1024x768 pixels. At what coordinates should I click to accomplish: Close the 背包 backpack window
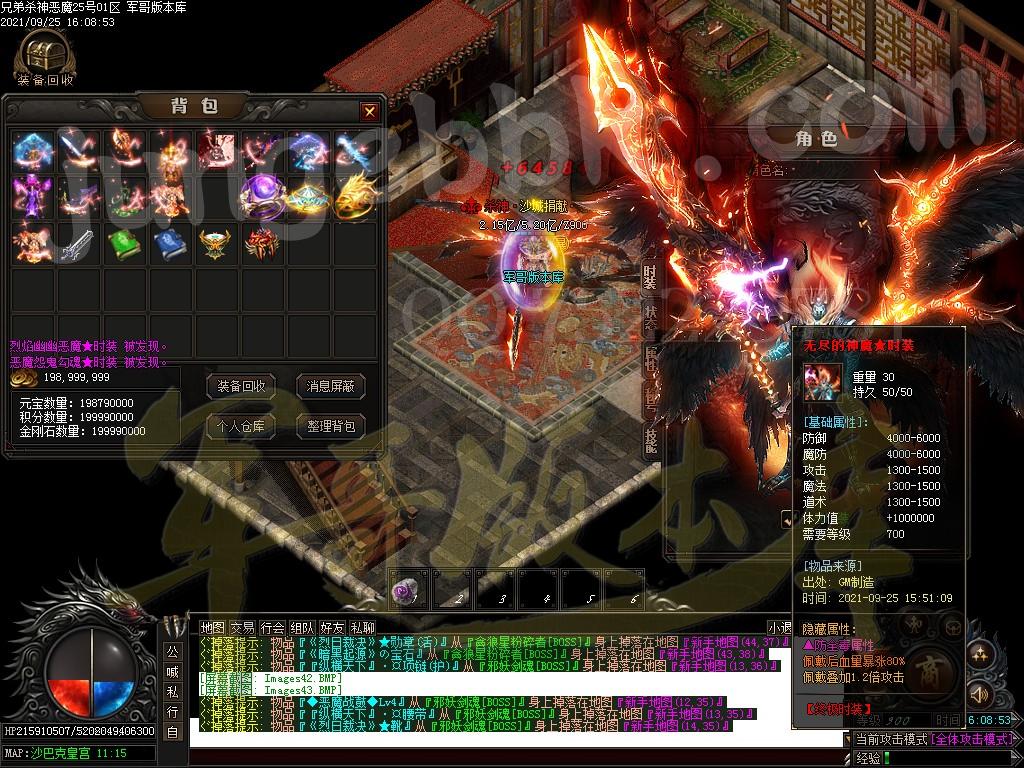(369, 111)
